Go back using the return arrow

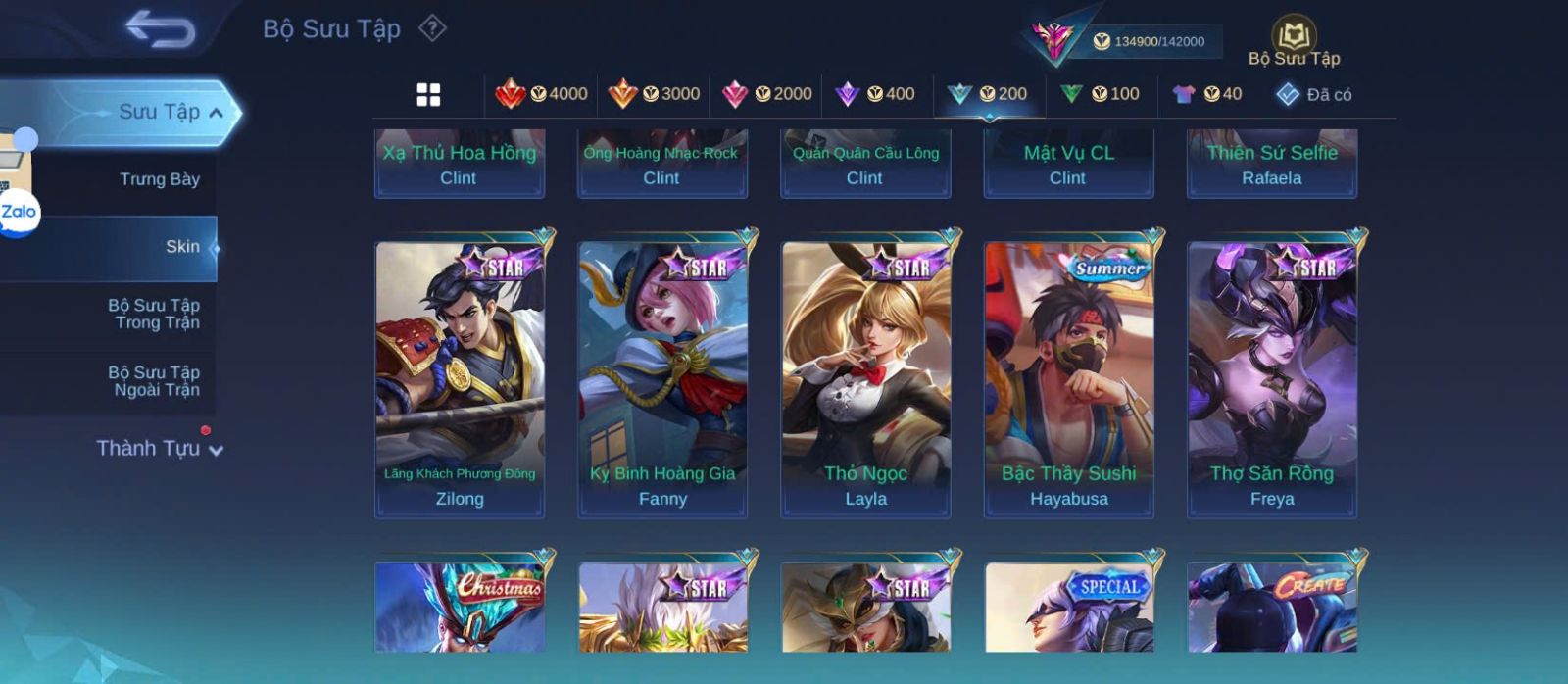tap(160, 29)
